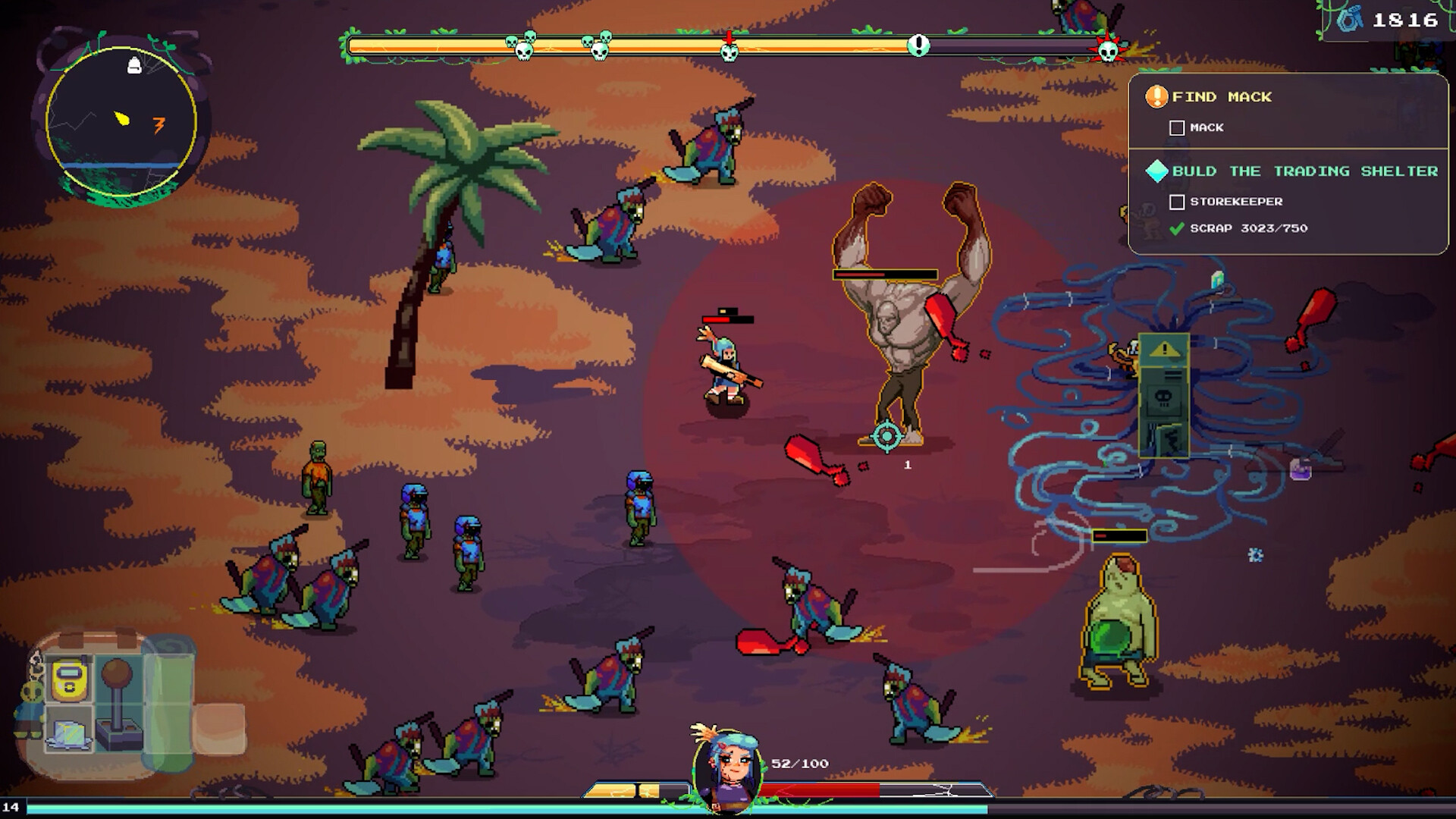Click the red spiked boss skull marker
Viewport: 1456px width, 819px height.
coord(1108,50)
